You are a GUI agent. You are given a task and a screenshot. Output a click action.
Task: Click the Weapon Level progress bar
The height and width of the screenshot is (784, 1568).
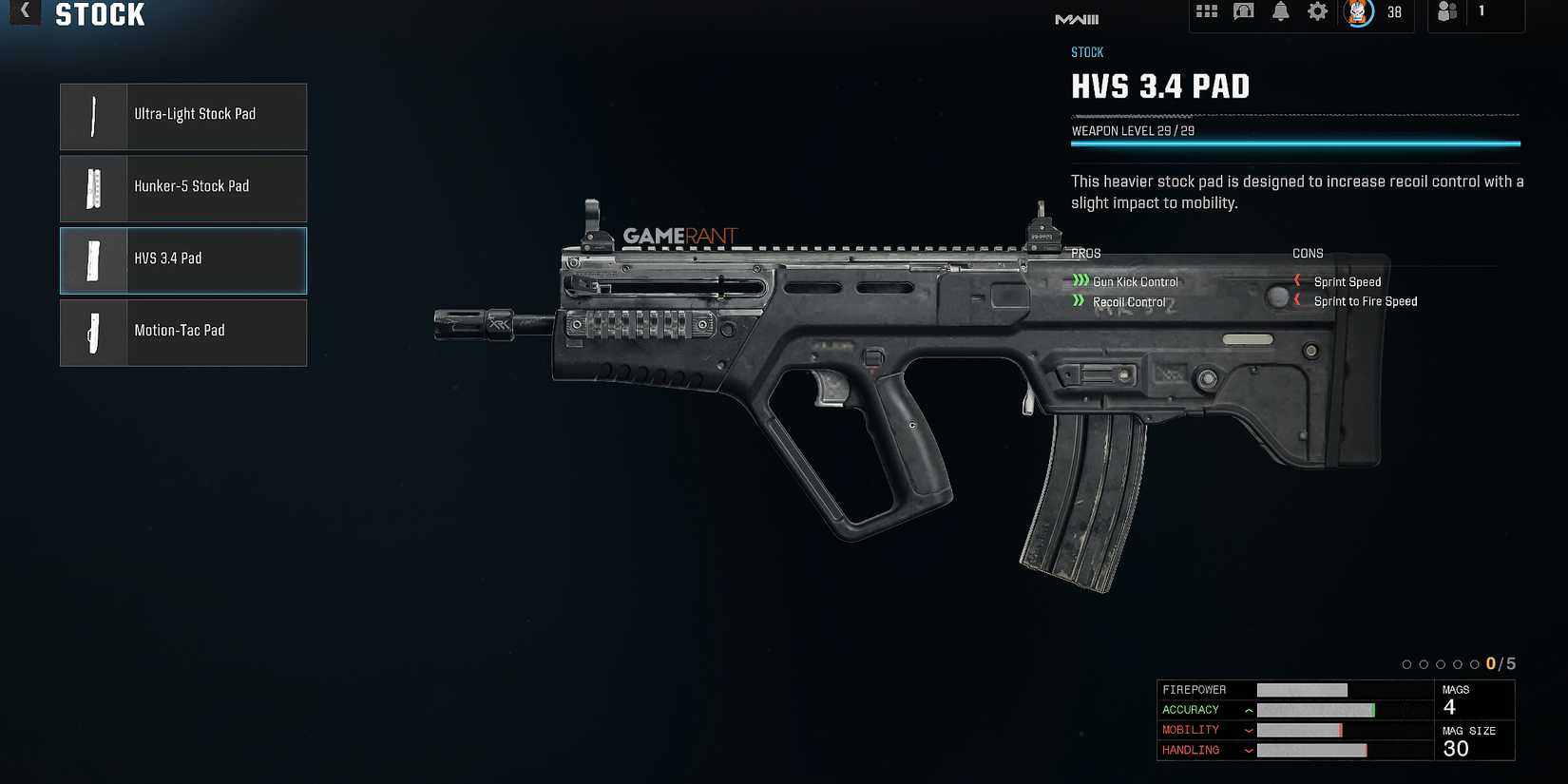click(x=1296, y=143)
